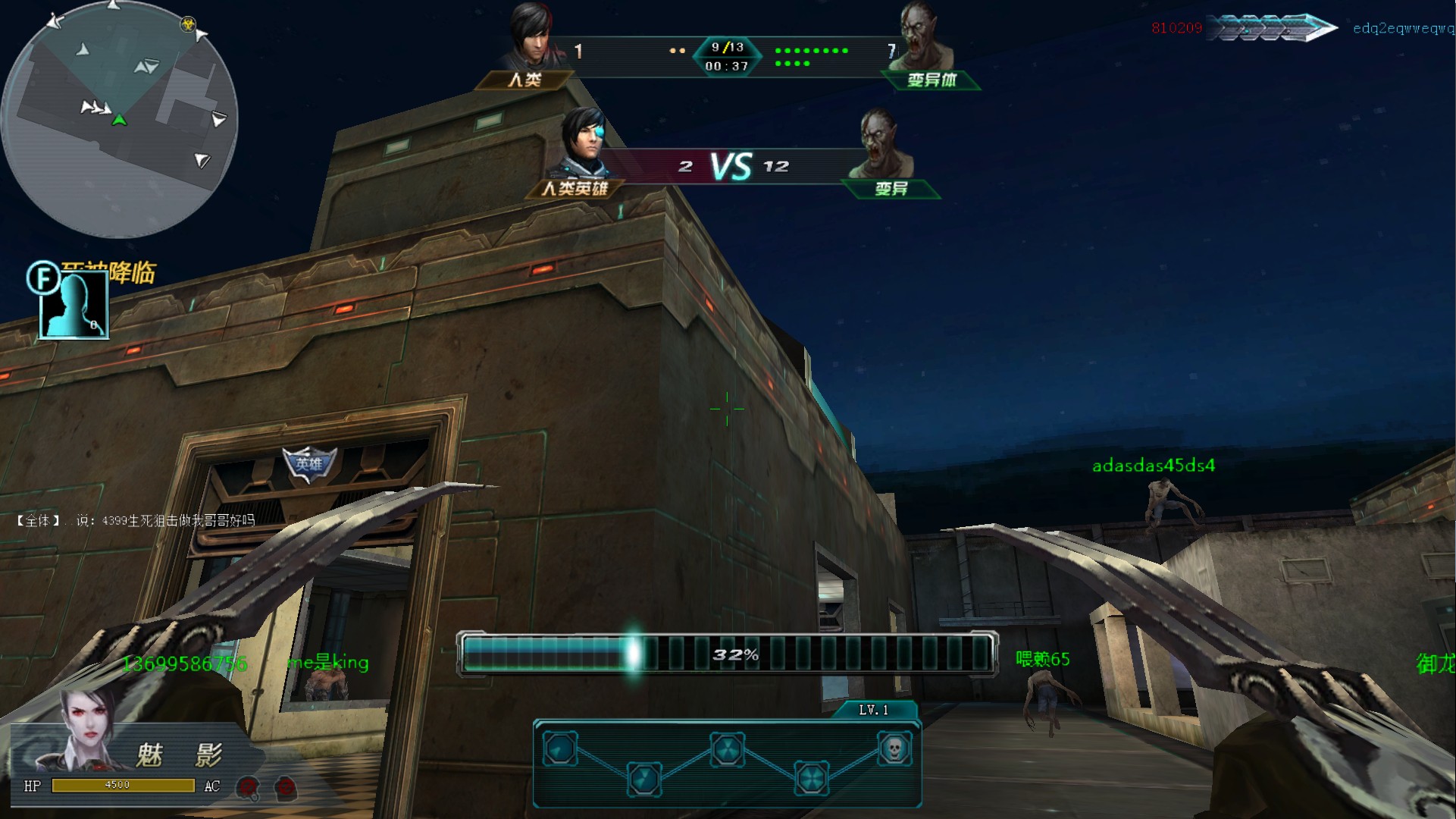Image resolution: width=1456 pixels, height=819 pixels.
Task: Click the single-wedge evolution node
Action: 560,749
